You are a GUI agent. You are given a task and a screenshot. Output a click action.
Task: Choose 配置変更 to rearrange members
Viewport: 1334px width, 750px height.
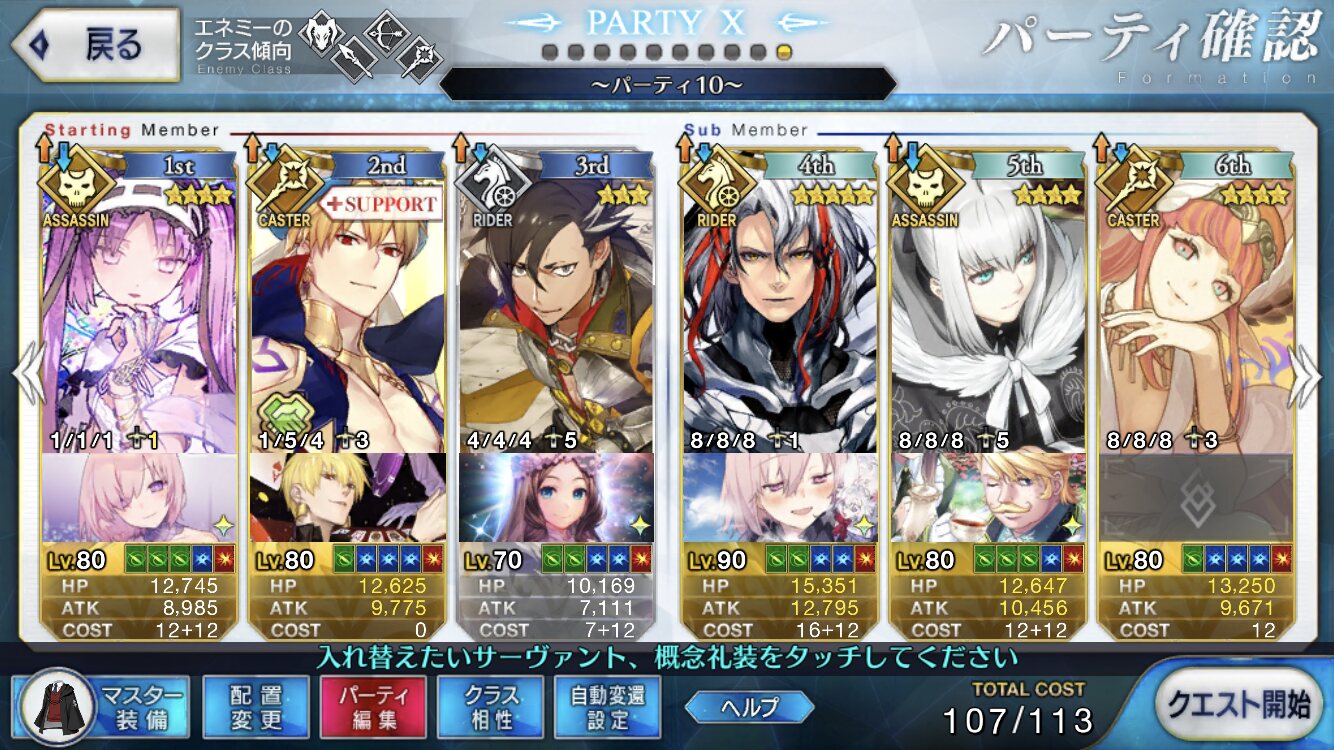(255, 706)
